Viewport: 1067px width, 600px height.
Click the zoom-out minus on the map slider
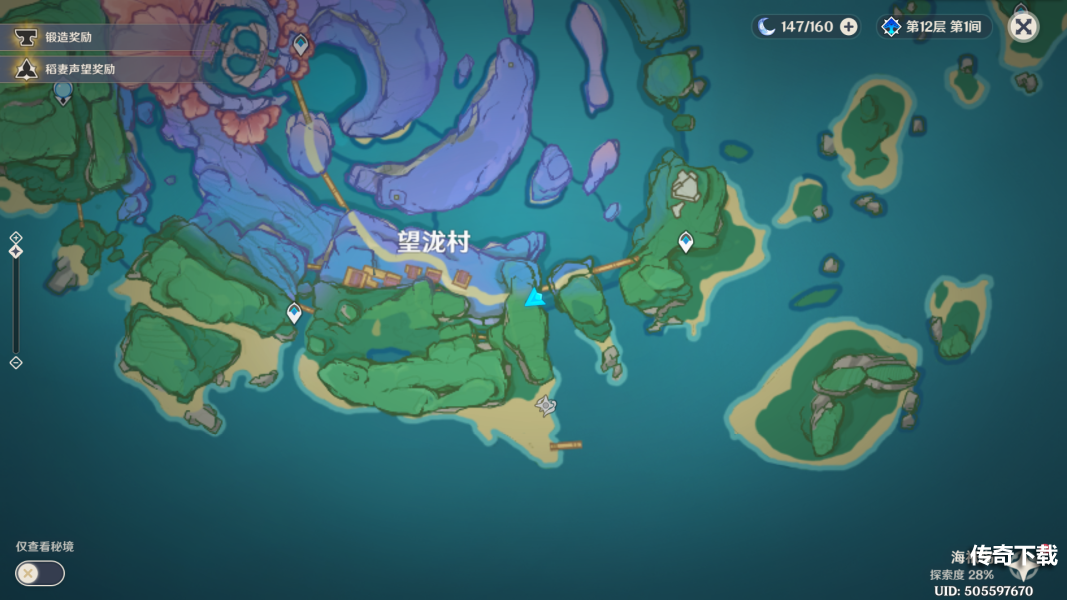(15, 363)
